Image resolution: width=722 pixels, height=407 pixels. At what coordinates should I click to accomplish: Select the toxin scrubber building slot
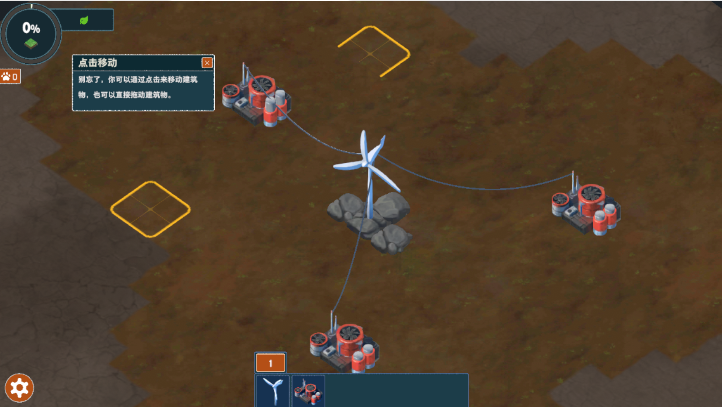click(308, 390)
